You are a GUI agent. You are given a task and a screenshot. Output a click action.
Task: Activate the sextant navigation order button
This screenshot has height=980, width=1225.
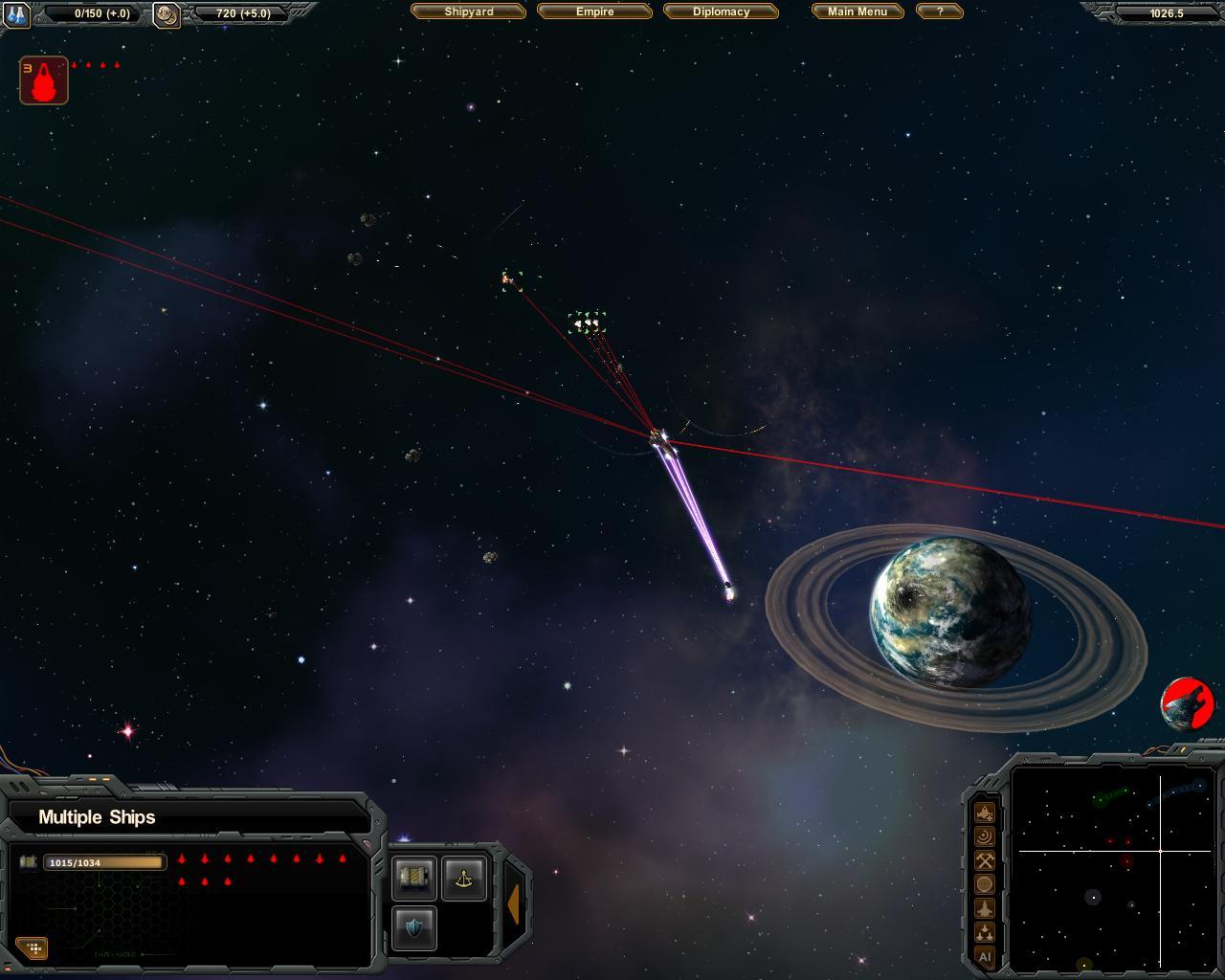click(x=464, y=878)
